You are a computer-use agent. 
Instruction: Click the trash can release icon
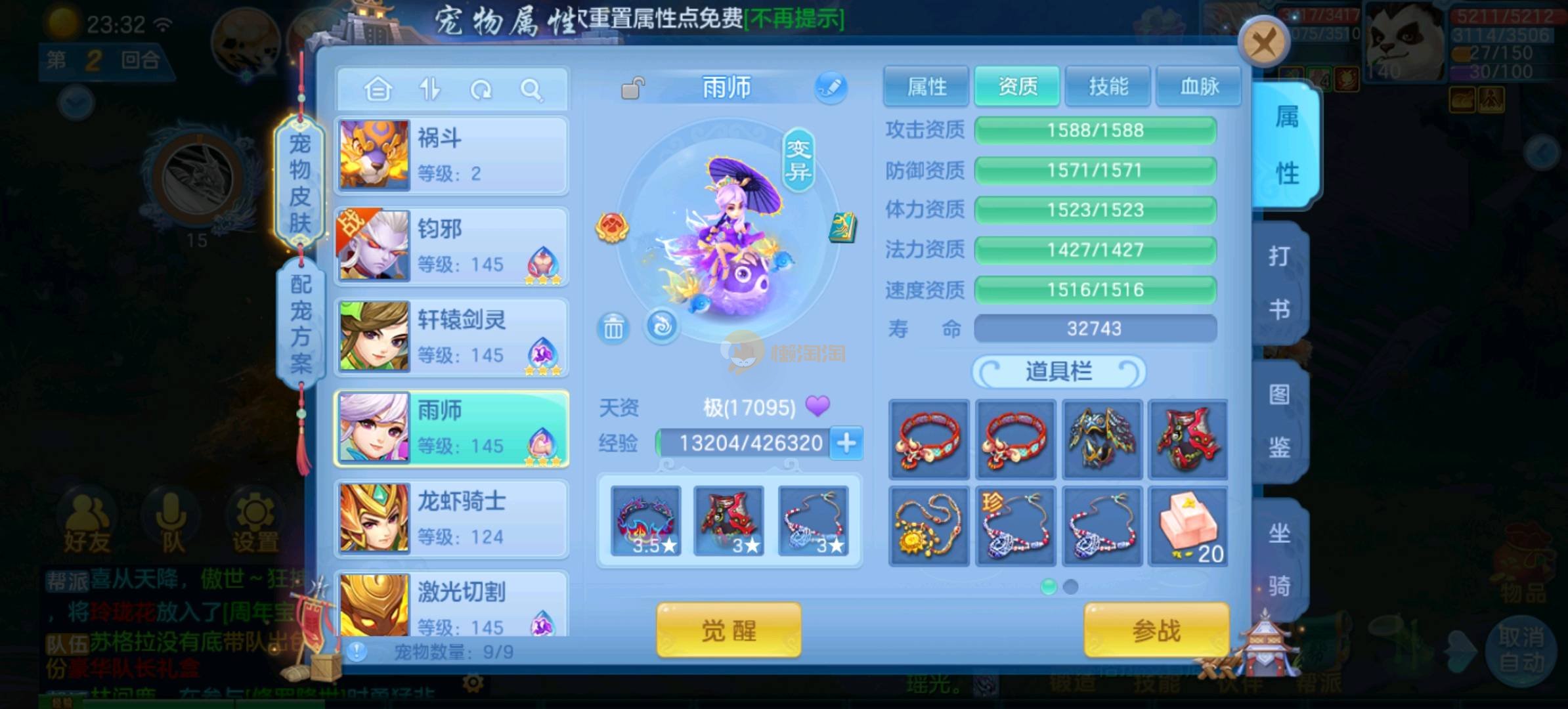pyautogui.click(x=613, y=327)
